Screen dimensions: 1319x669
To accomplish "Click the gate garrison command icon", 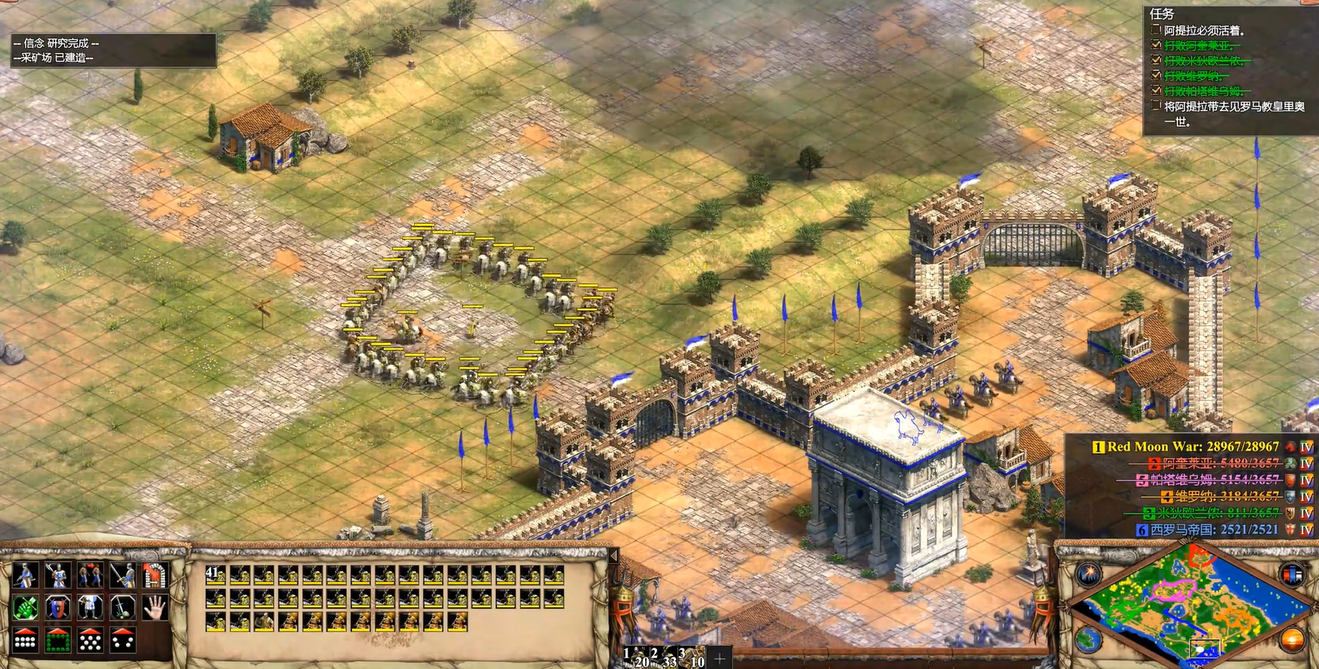I will [154, 575].
